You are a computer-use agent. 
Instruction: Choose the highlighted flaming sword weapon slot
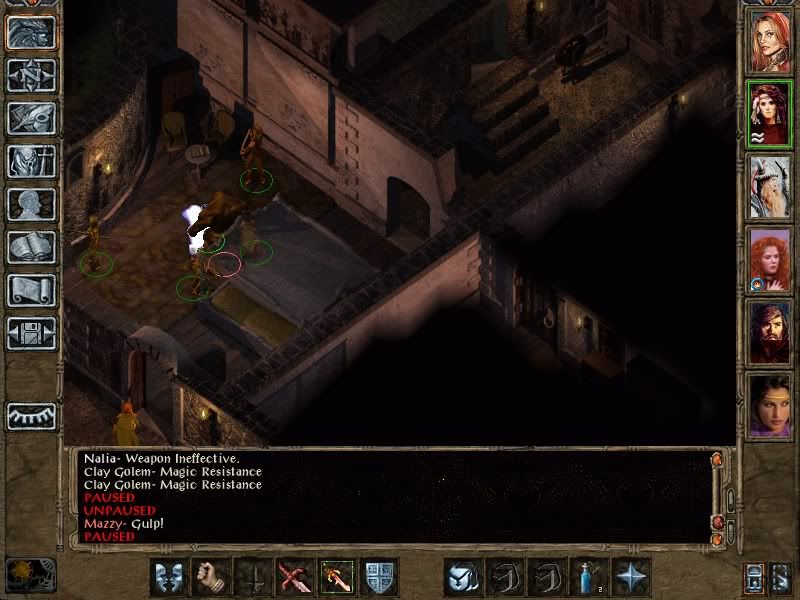(x=337, y=577)
